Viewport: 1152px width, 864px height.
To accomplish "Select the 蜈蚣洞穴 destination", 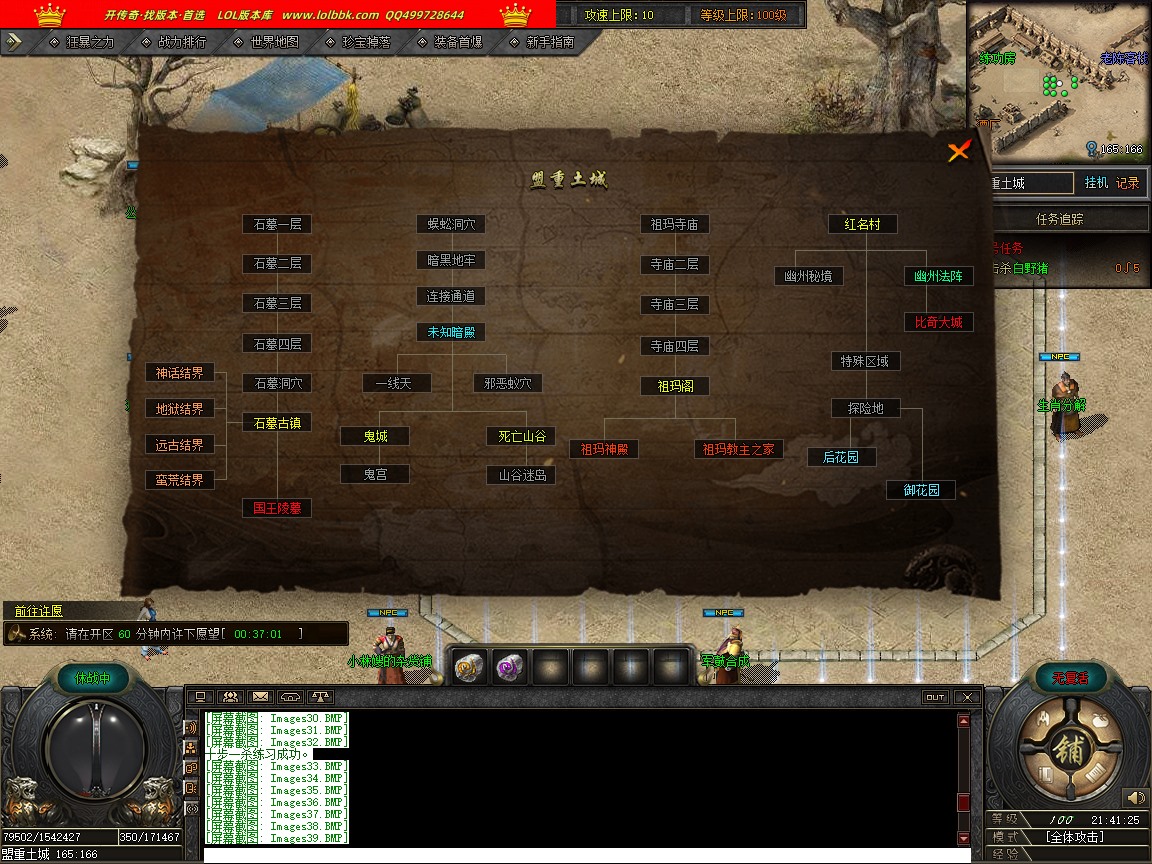I will [451, 224].
